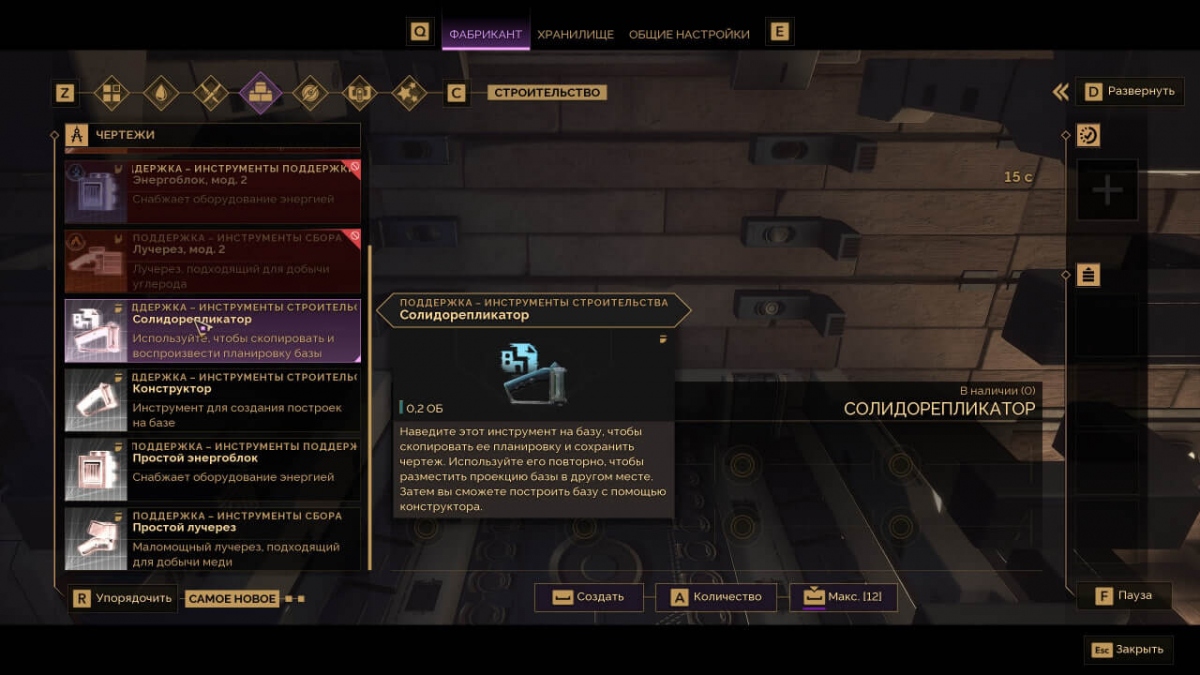Click the Создать craft button
Image resolution: width=1200 pixels, height=675 pixels.
(589, 597)
